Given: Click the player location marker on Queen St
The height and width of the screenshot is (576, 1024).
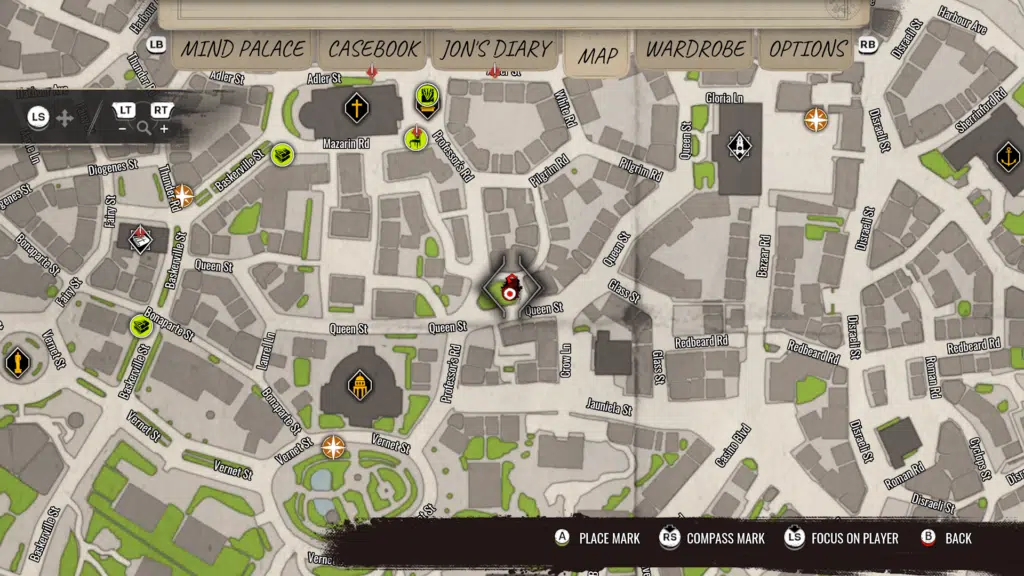Looking at the screenshot, I should [x=510, y=290].
